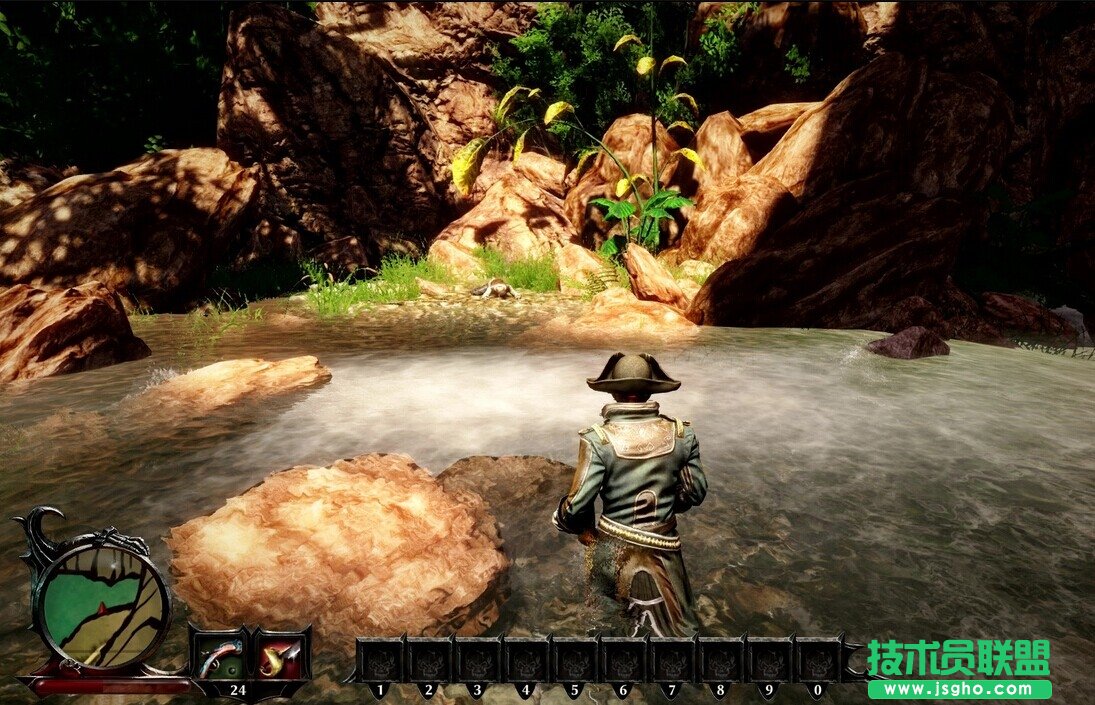The width and height of the screenshot is (1095, 705).
Task: Click hotbar slot numbered 5
Action: click(575, 660)
